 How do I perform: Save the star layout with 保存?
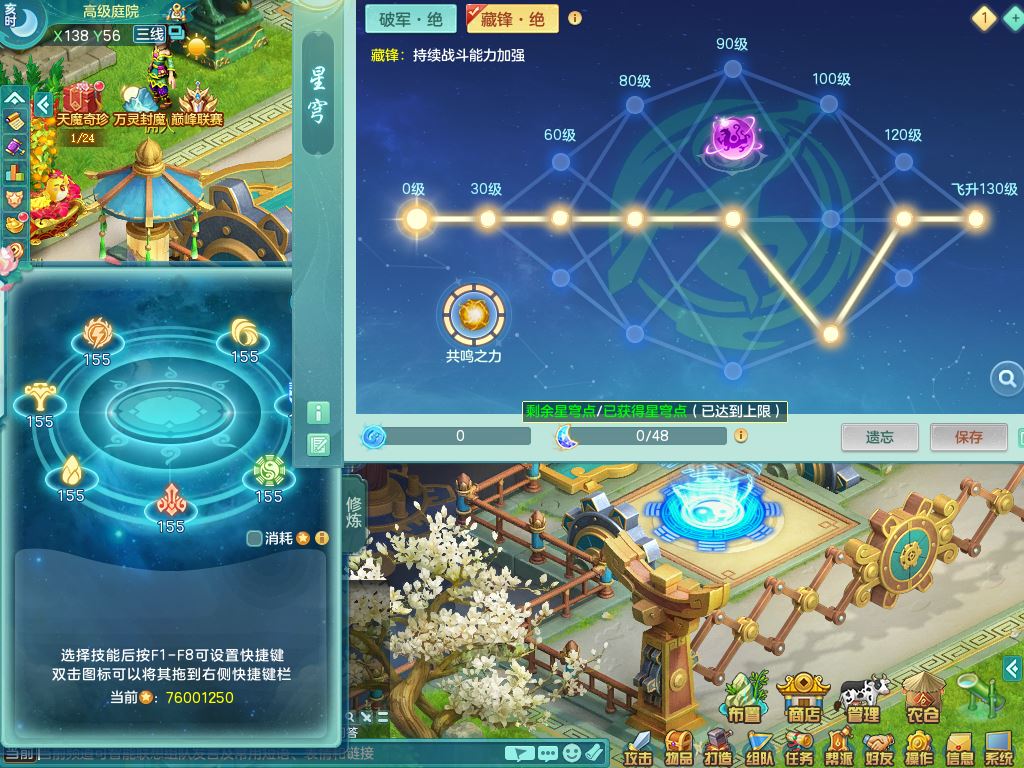[968, 436]
